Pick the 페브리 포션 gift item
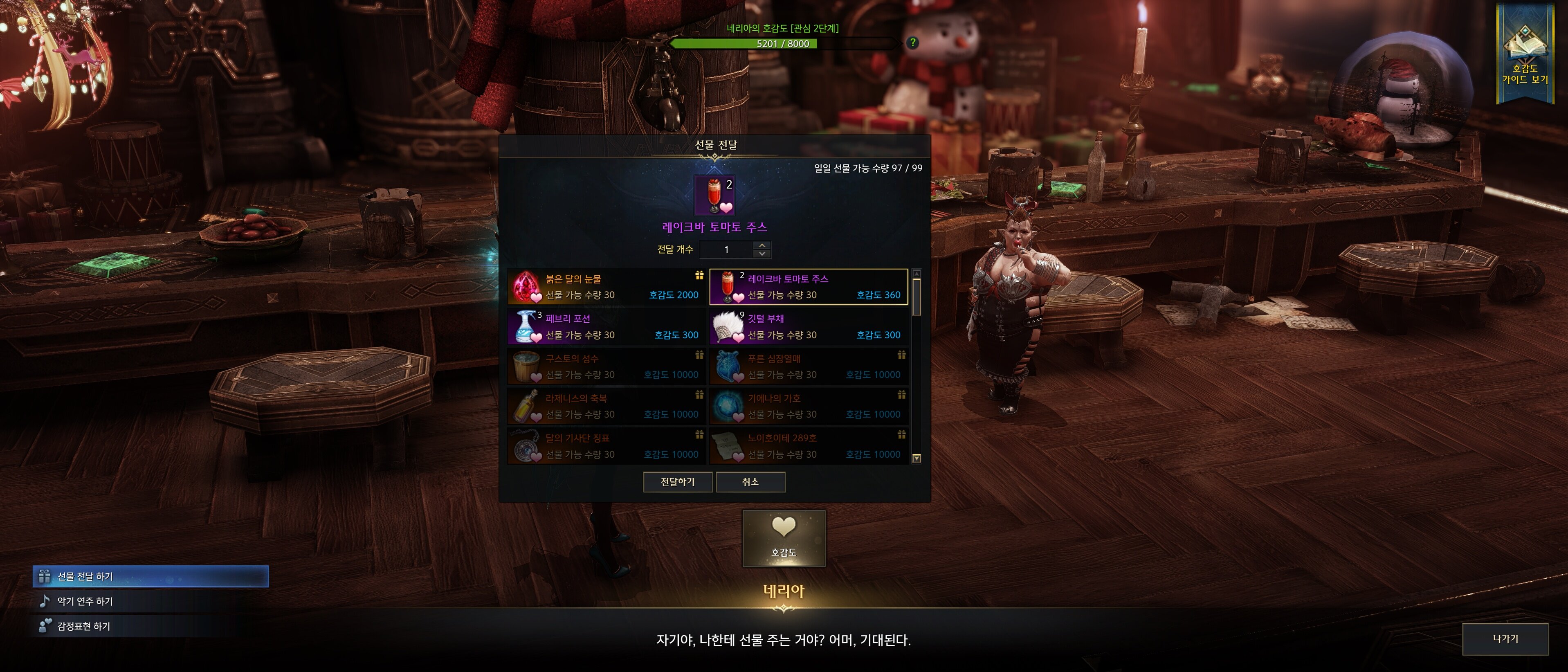The height and width of the screenshot is (672, 1568). (x=606, y=327)
